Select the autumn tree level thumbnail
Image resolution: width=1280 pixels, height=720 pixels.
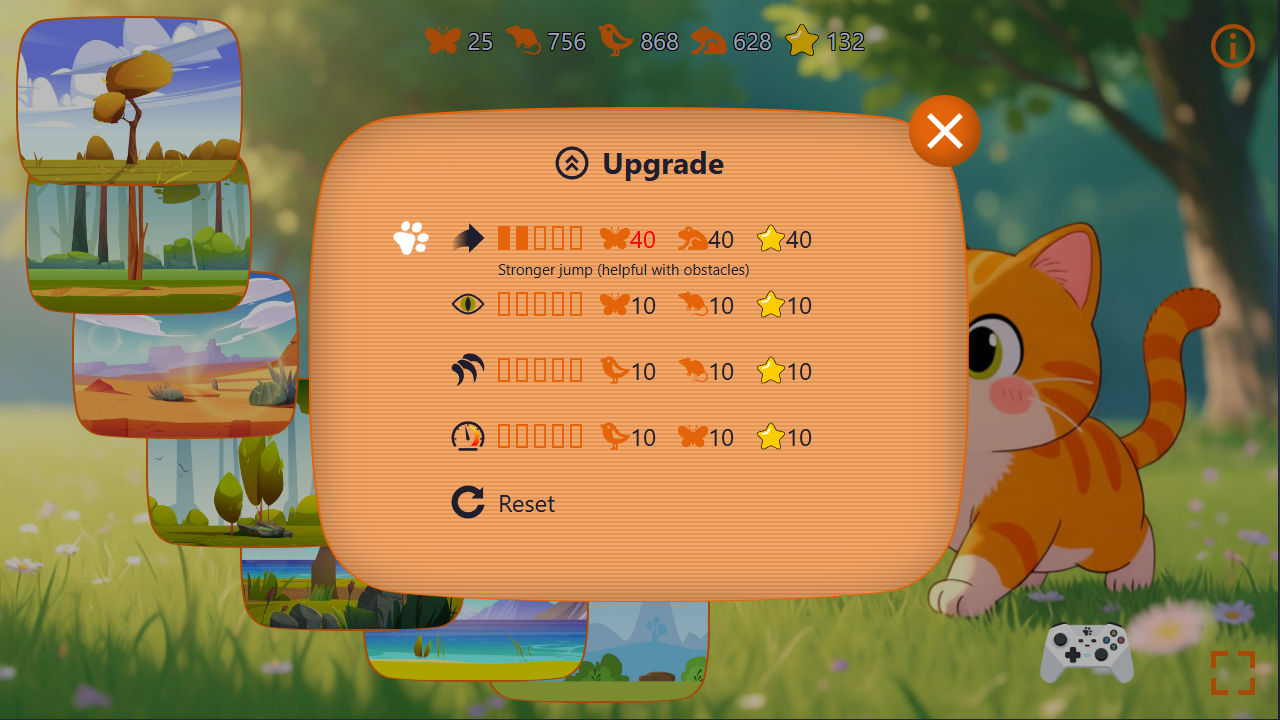tap(130, 95)
